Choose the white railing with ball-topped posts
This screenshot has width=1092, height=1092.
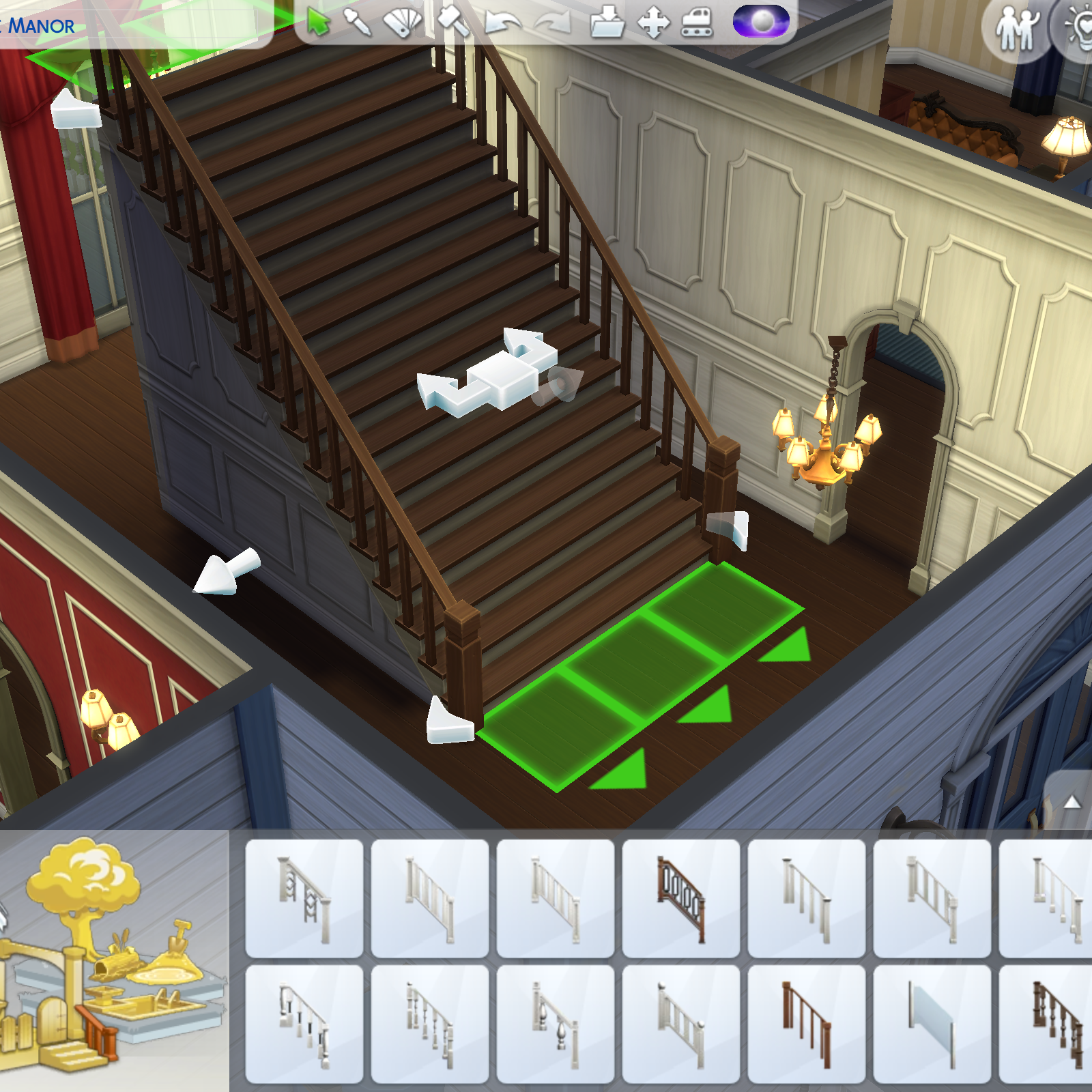pos(681,1024)
